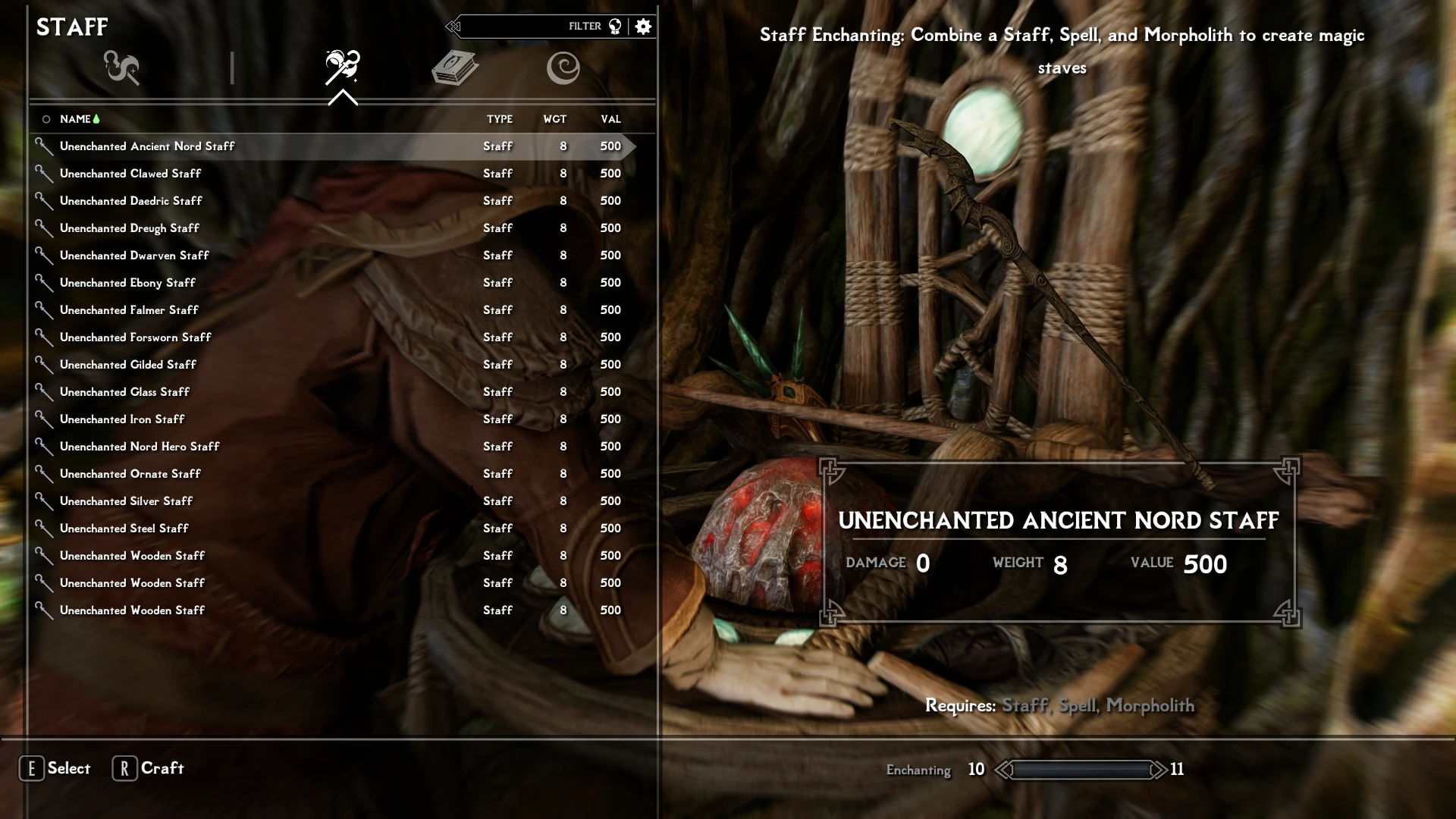Open the gear settings icon beside filter
The height and width of the screenshot is (819, 1456).
click(x=644, y=27)
